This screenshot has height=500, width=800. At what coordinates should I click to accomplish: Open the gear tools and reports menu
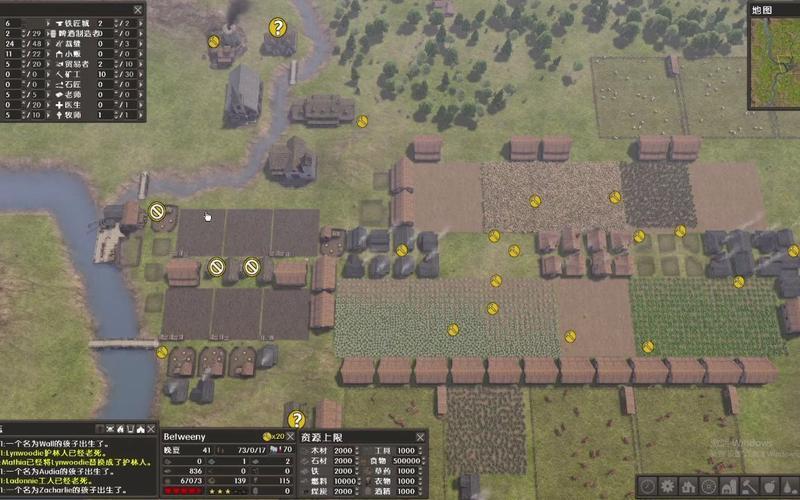click(666, 487)
